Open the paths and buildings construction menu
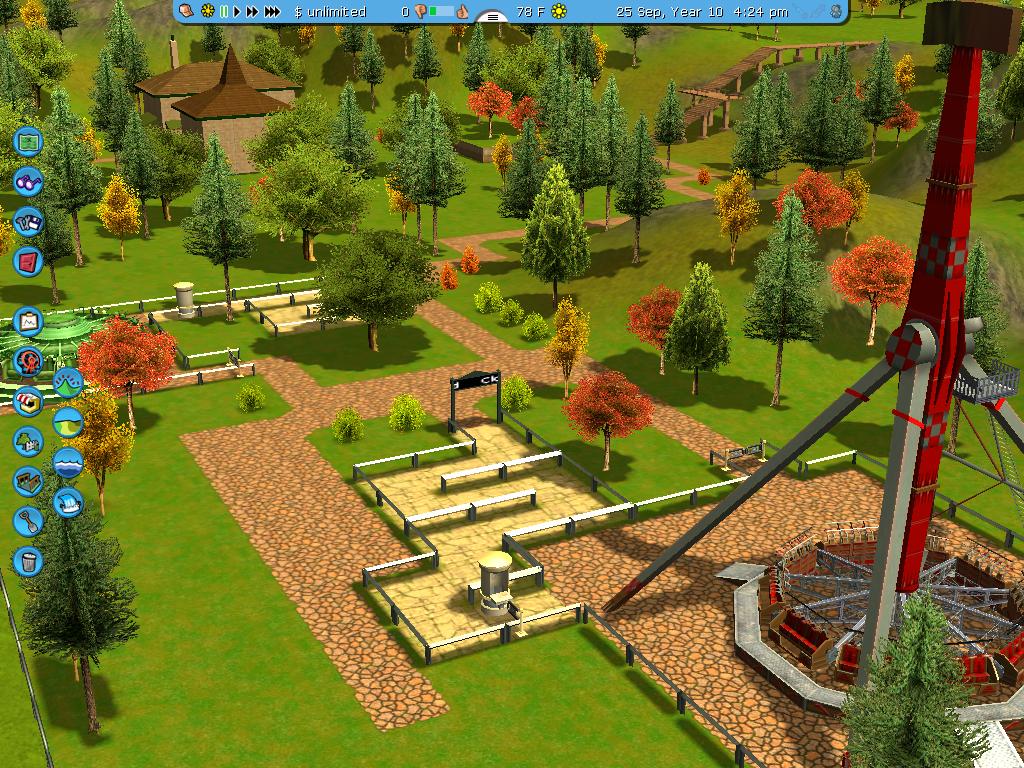The height and width of the screenshot is (768, 1024). point(28,481)
